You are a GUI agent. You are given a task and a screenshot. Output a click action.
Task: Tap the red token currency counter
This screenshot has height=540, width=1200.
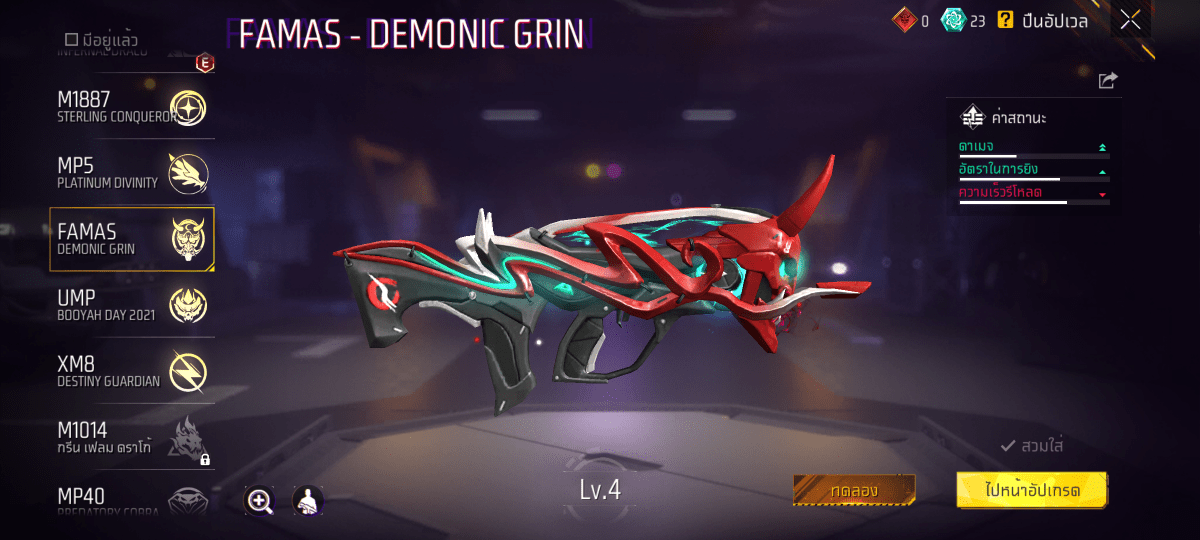coord(911,20)
